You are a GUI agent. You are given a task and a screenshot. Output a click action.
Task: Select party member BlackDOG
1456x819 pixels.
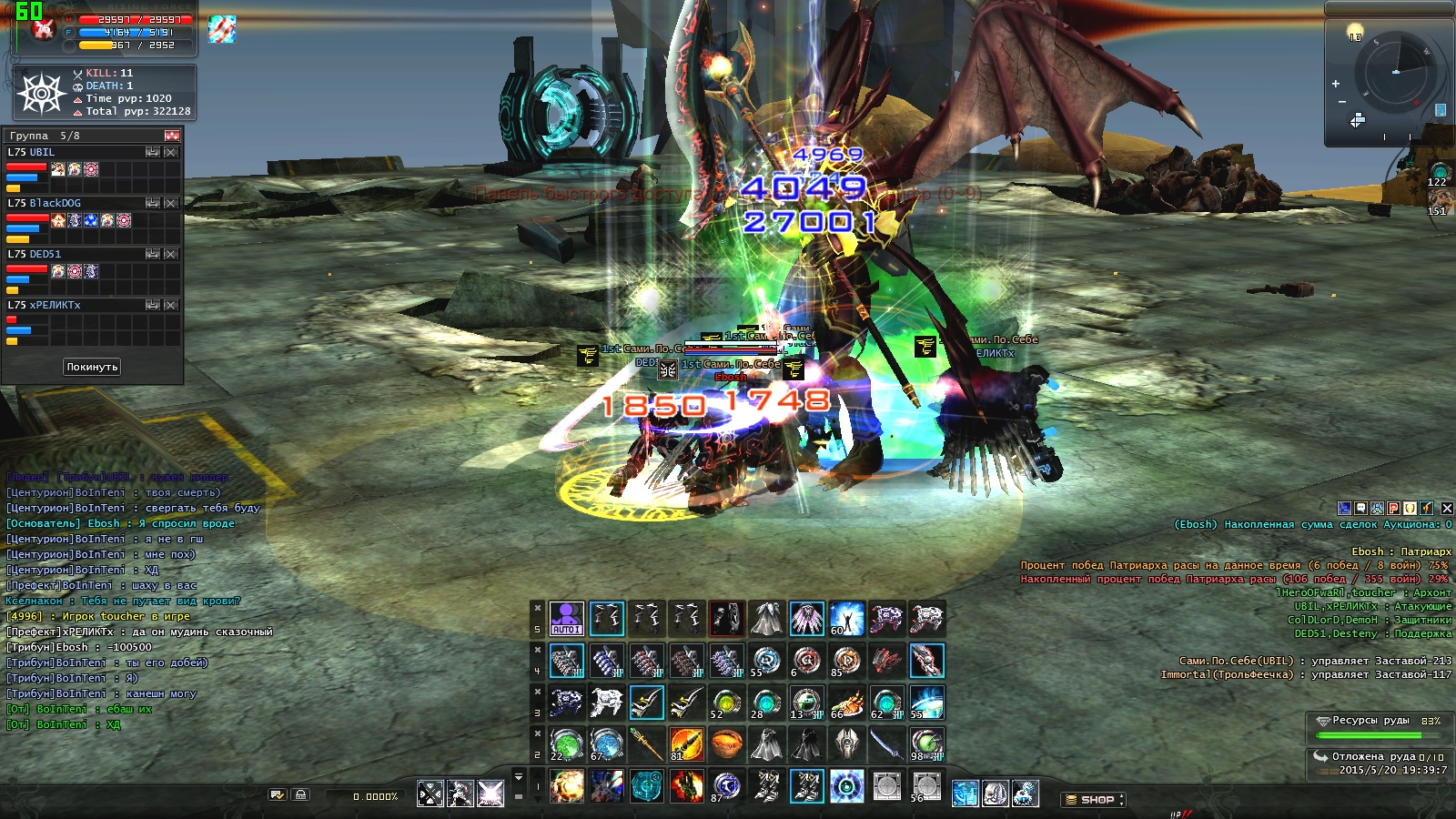(55, 203)
